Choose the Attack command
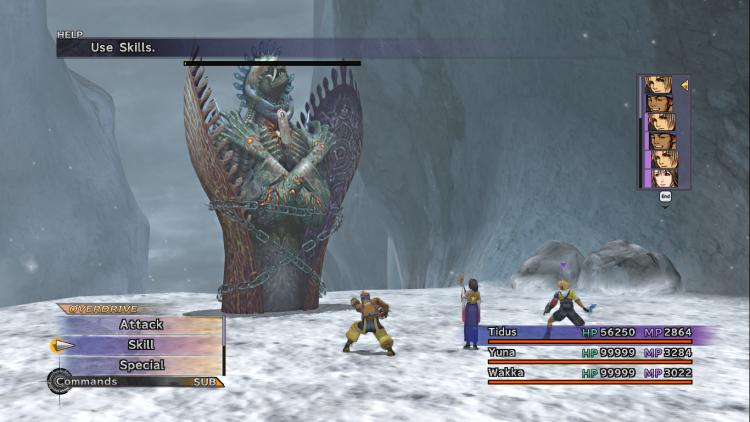The height and width of the screenshot is (422, 750). click(141, 324)
